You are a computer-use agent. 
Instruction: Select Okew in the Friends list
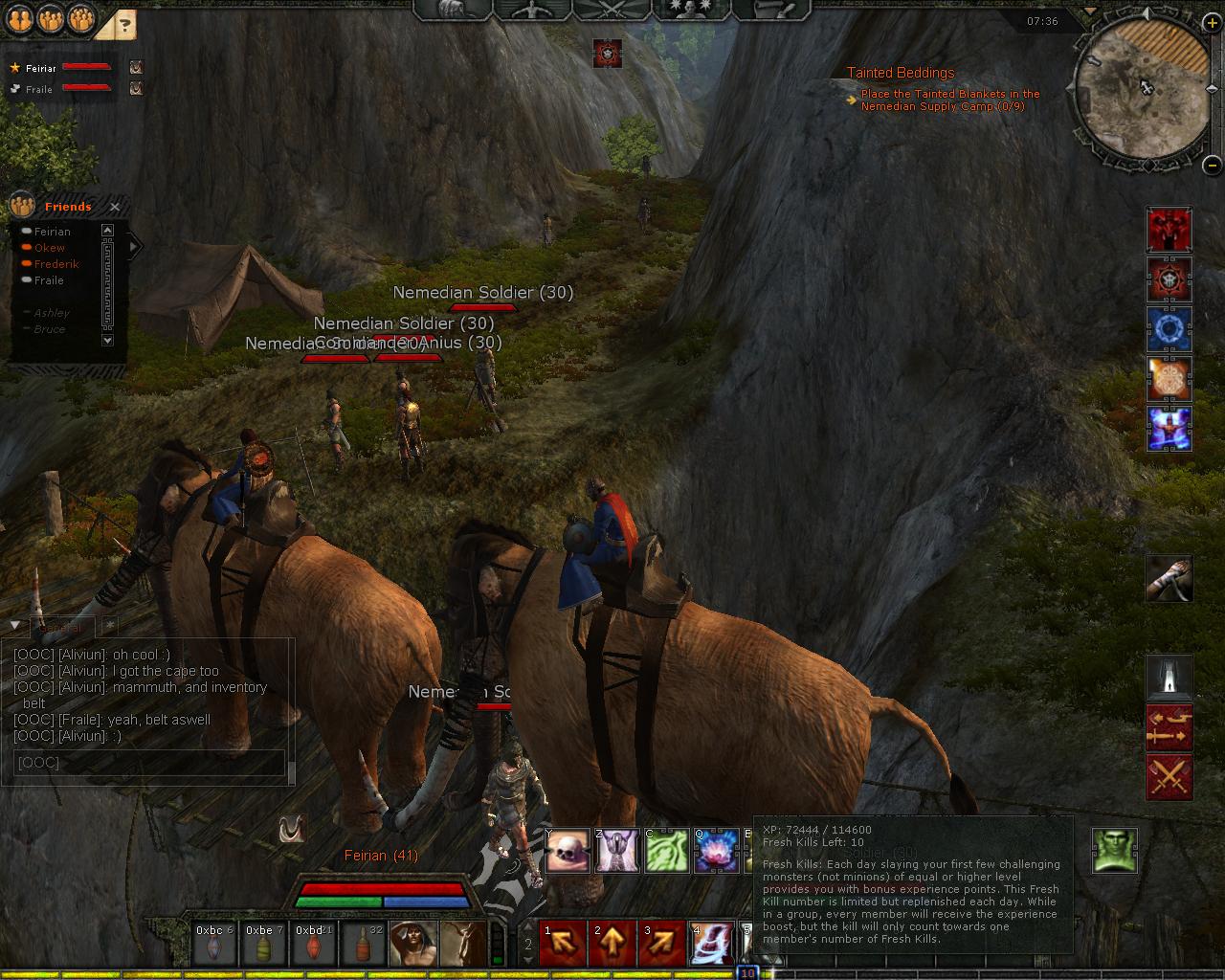(x=50, y=248)
